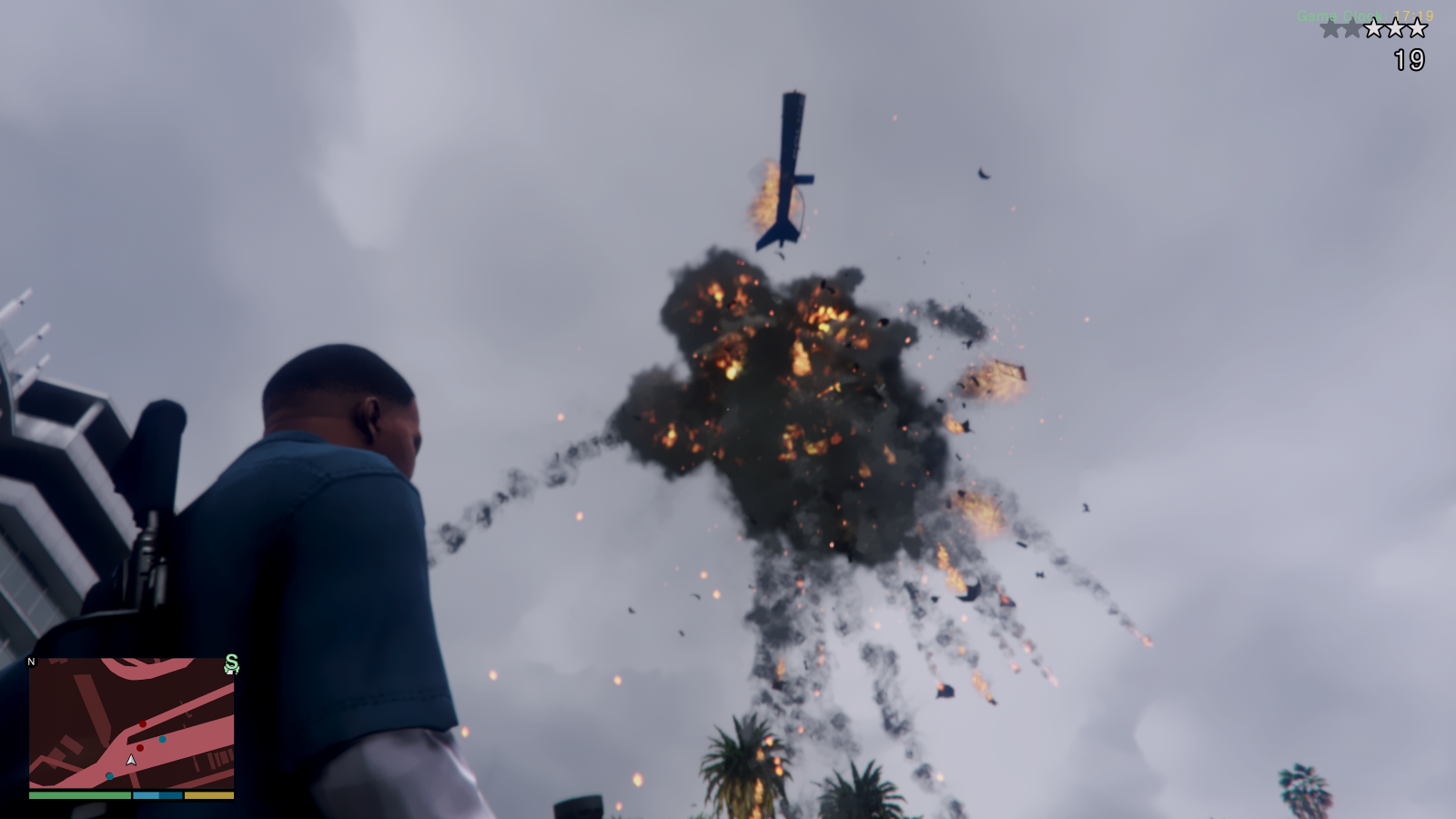Image resolution: width=1456 pixels, height=819 pixels.
Task: Click the blue armor bar segment
Action: tap(157, 795)
